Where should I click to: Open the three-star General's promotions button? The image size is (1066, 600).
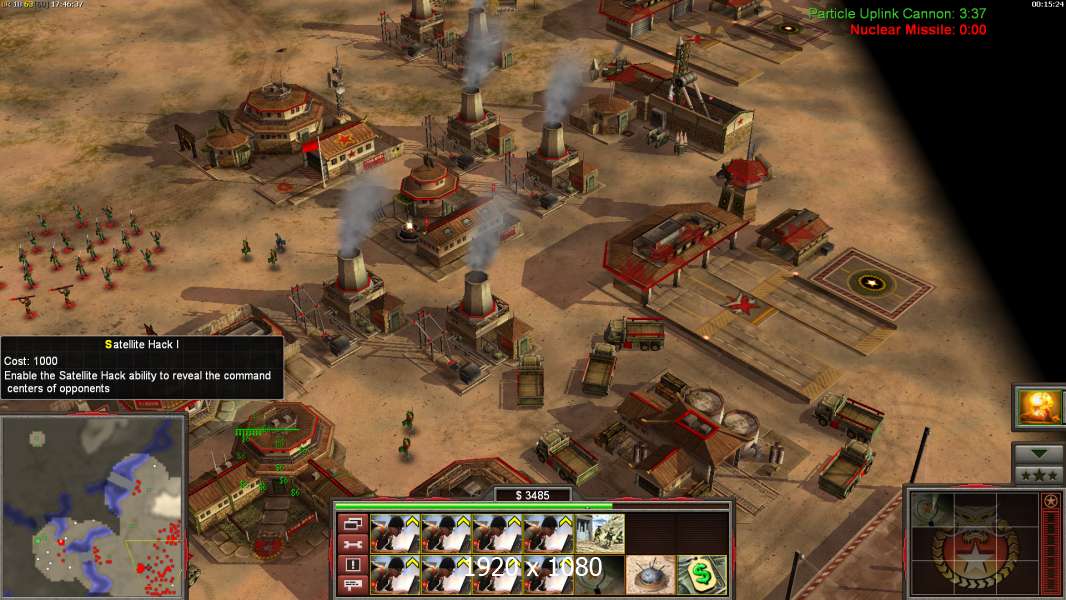click(1038, 475)
